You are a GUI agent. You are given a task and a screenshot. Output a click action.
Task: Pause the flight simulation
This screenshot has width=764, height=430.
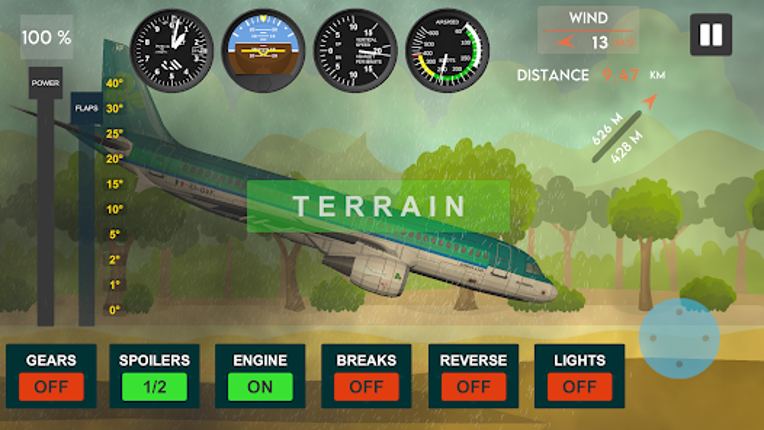(711, 35)
